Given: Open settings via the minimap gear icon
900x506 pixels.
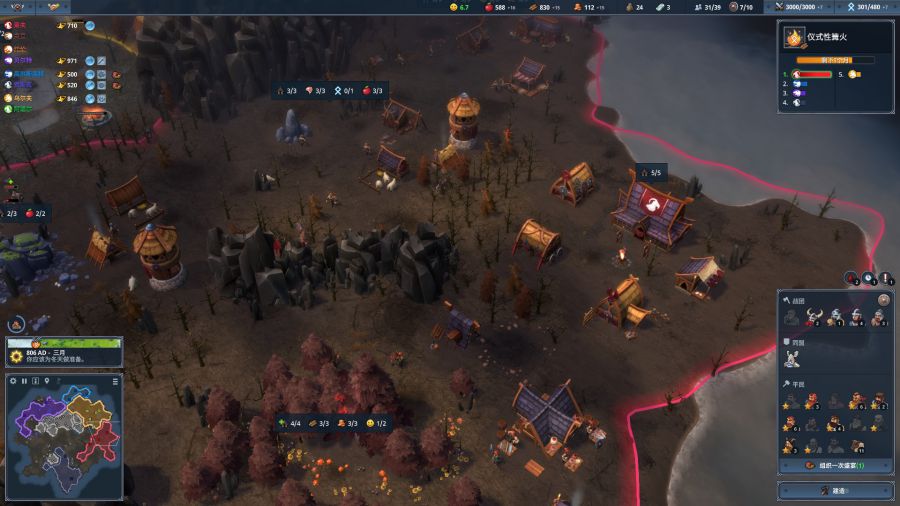Looking at the screenshot, I should click(13, 381).
